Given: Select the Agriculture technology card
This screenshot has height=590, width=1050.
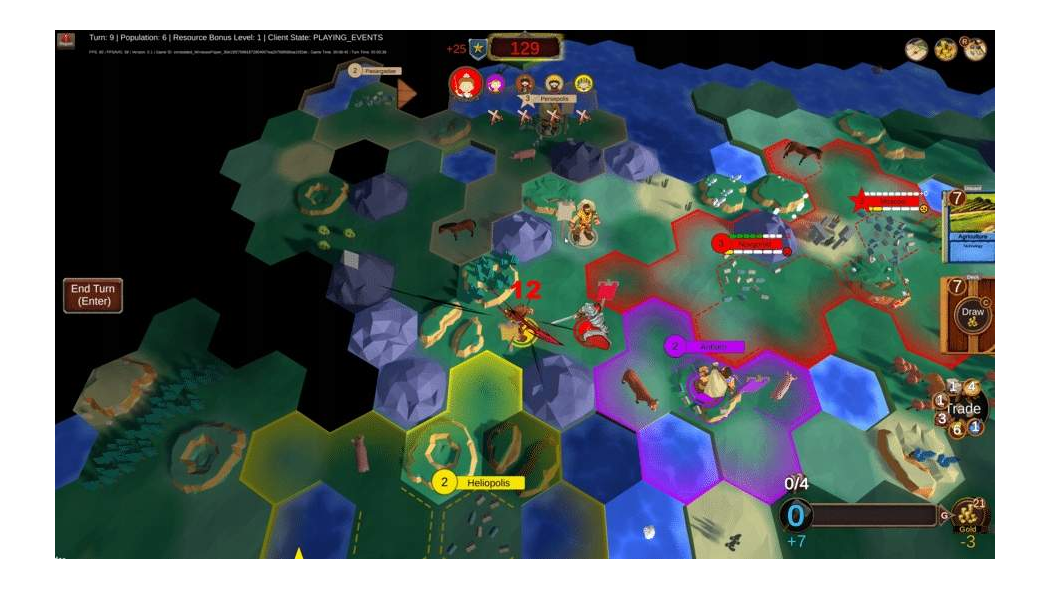Looking at the screenshot, I should click(x=969, y=228).
